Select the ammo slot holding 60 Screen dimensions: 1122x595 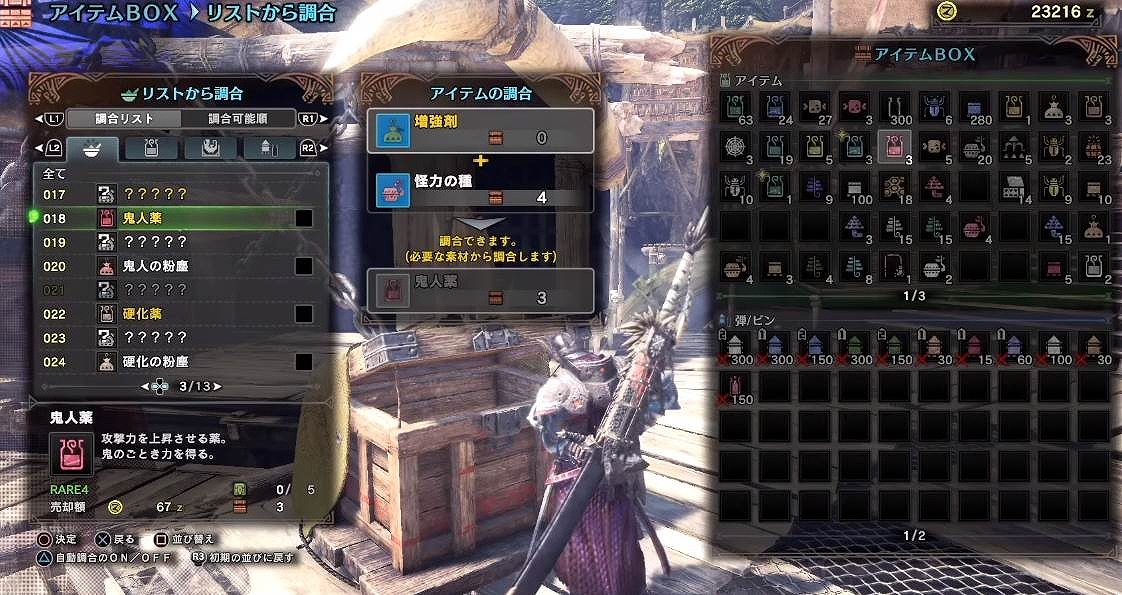tap(1015, 346)
